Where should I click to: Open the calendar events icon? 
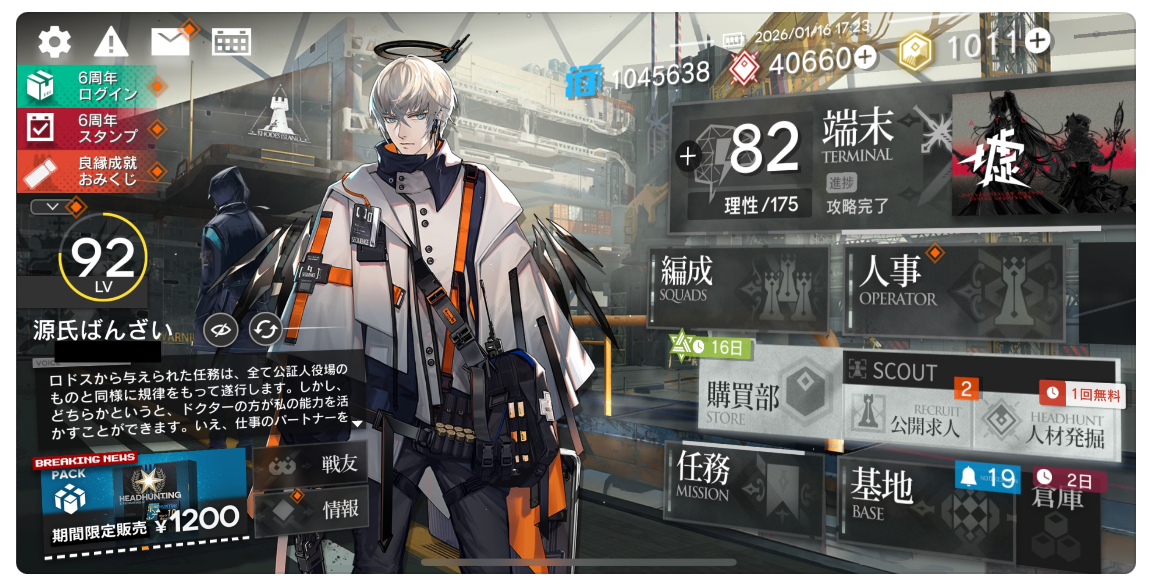231,41
